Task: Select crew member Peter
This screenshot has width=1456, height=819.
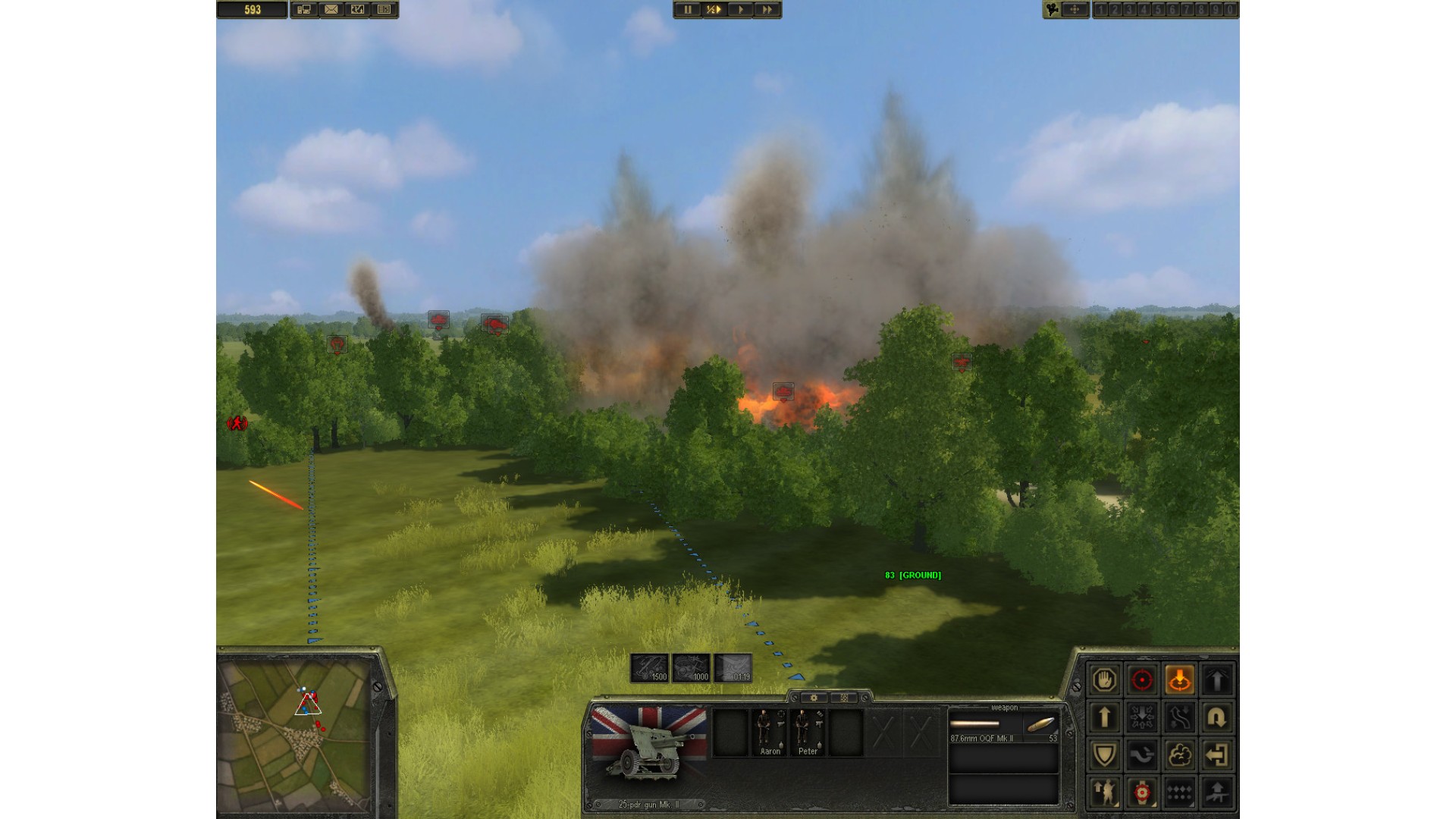Action: [x=808, y=733]
